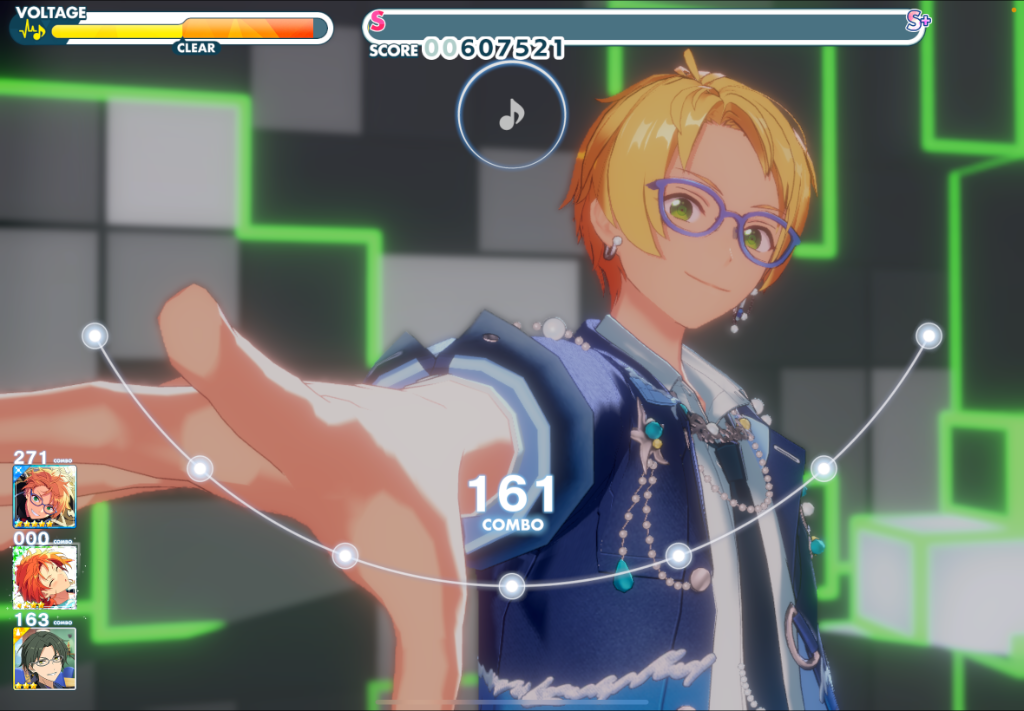Image resolution: width=1024 pixels, height=711 pixels.
Task: Tap the arc's right end node
Action: pyautogui.click(x=929, y=336)
